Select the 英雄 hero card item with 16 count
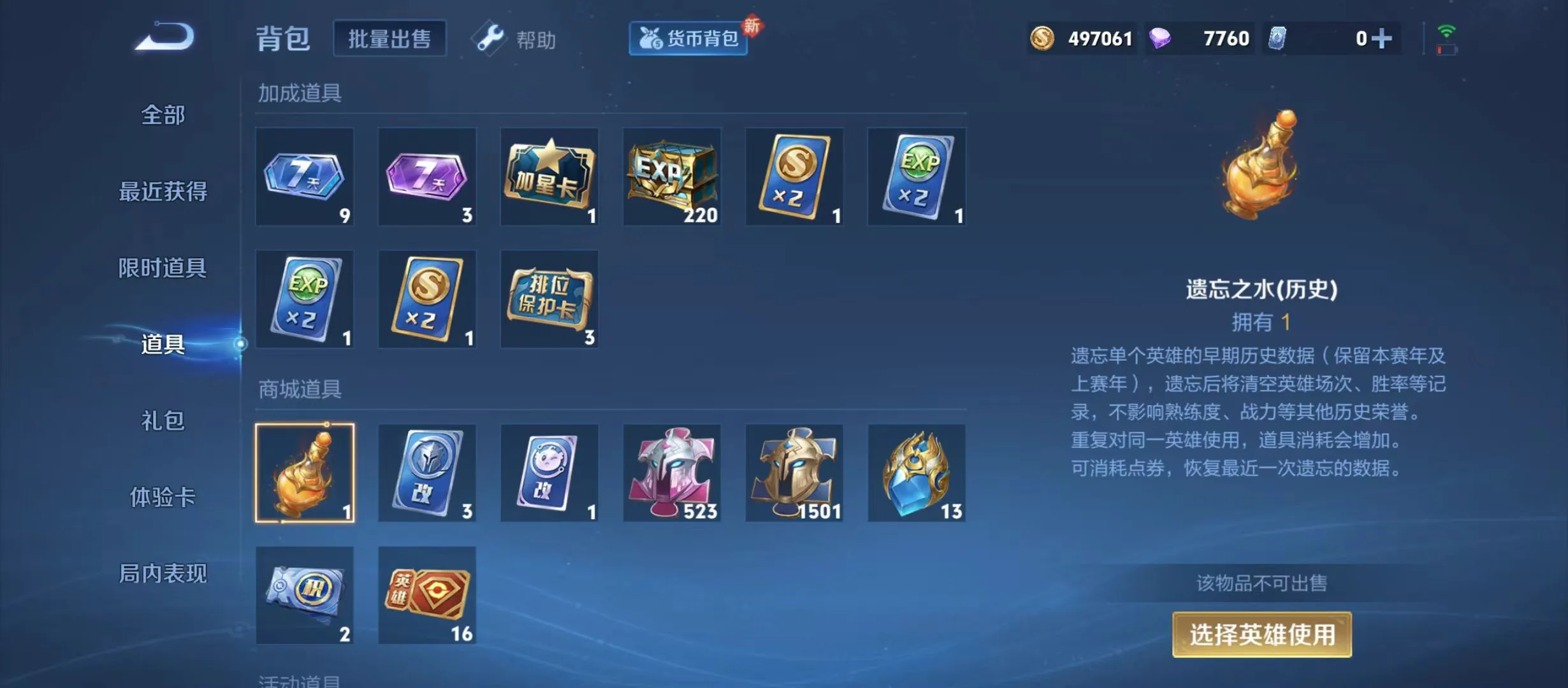Image resolution: width=1568 pixels, height=688 pixels. (x=427, y=594)
